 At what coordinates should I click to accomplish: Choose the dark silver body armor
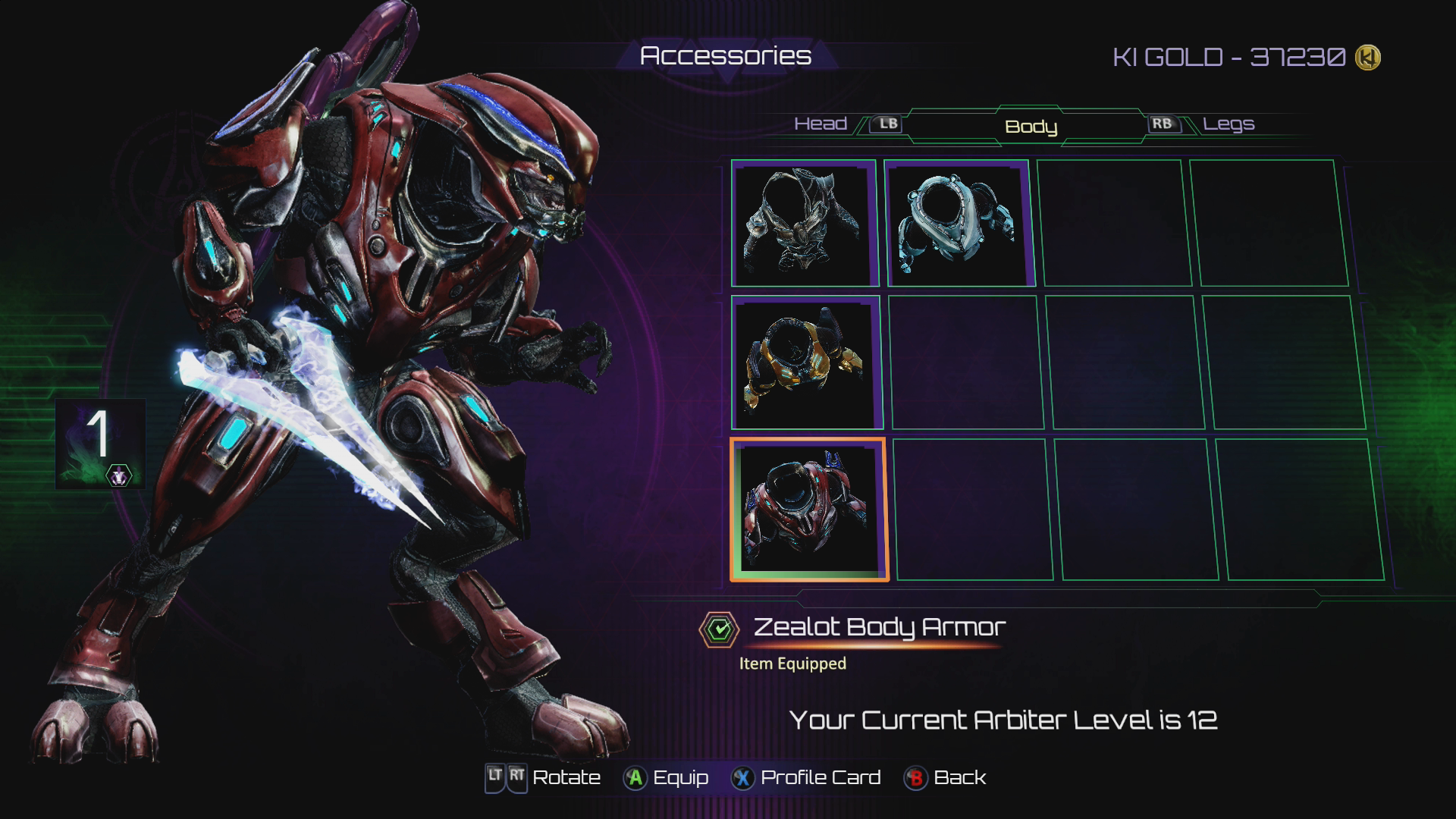[x=803, y=223]
